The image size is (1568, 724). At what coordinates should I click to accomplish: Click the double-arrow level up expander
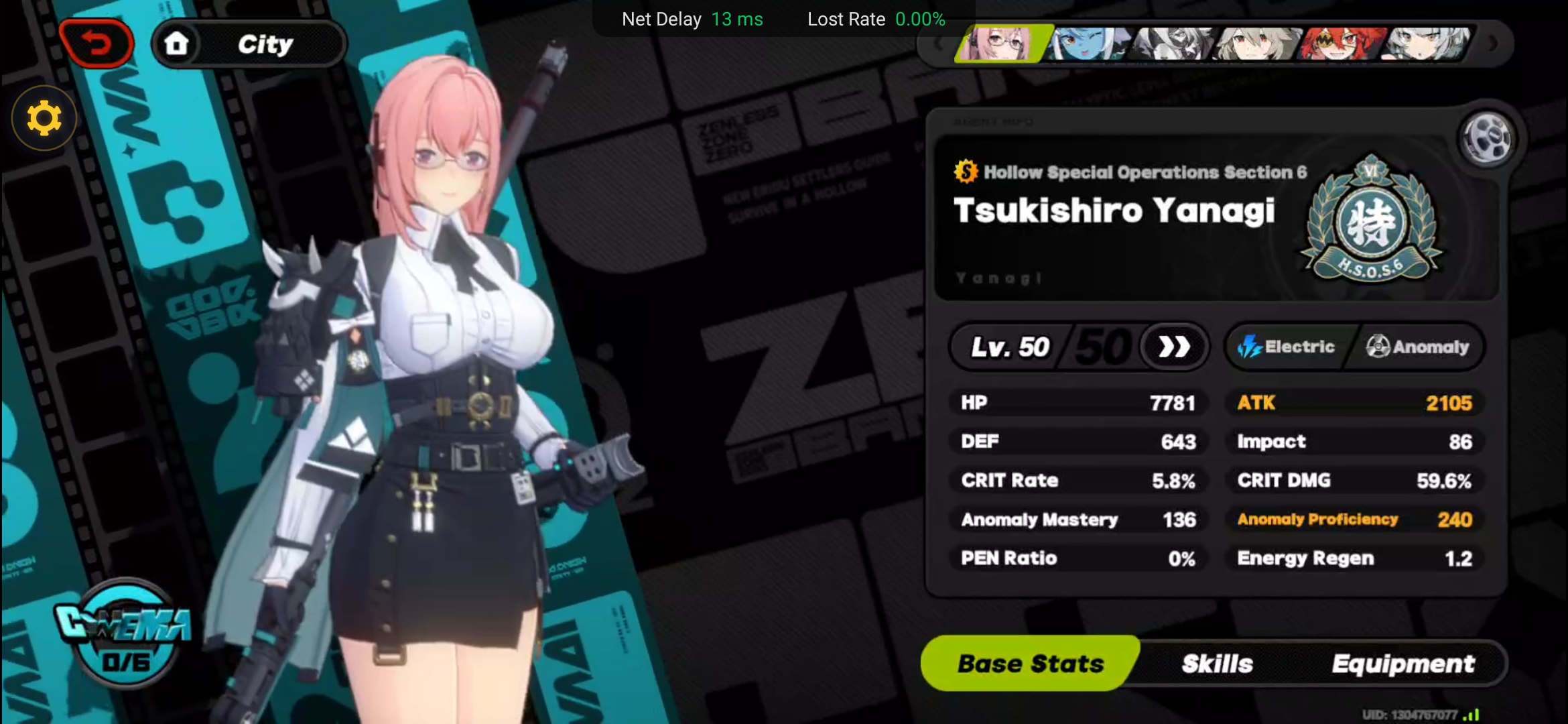click(x=1174, y=347)
